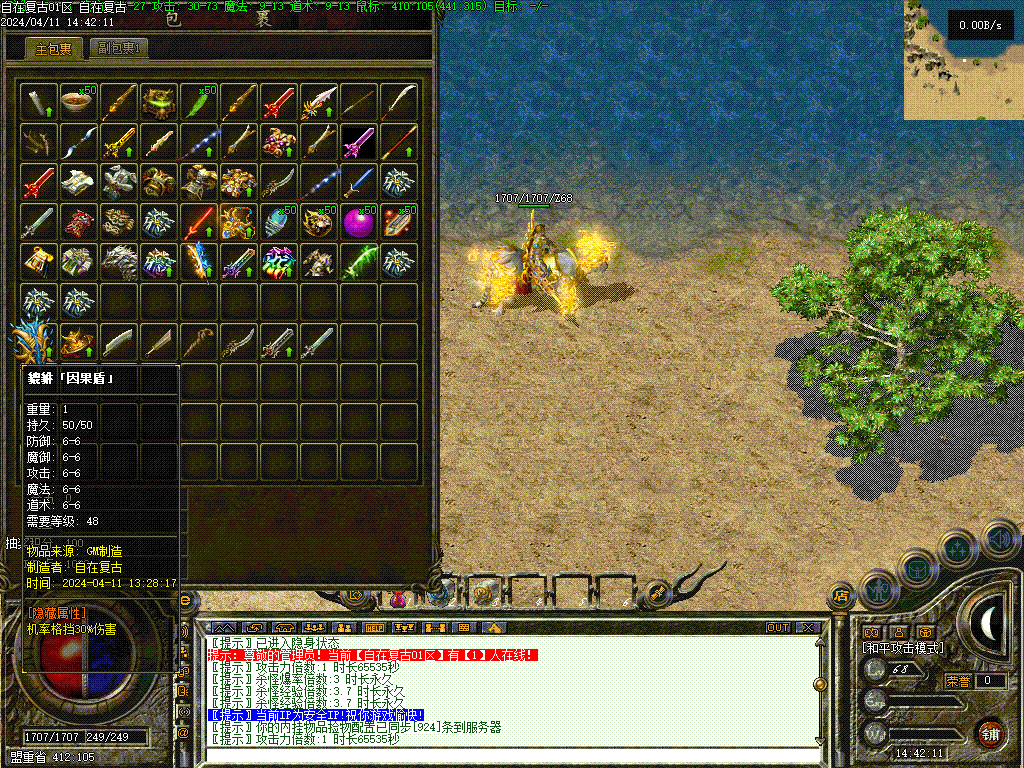Select the green glowing blade item

[358, 262]
